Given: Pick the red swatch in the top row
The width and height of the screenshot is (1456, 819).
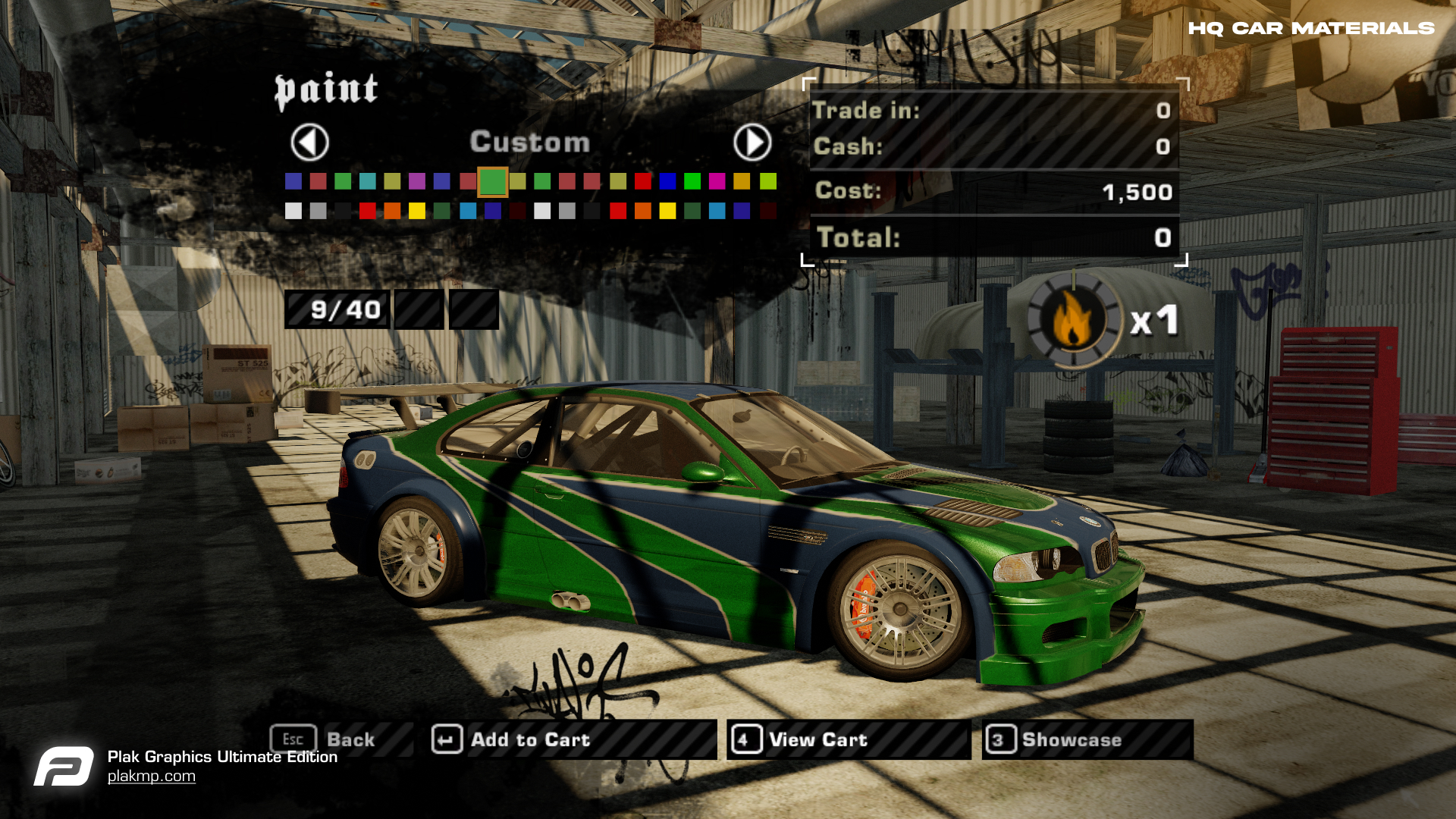Looking at the screenshot, I should click(643, 182).
